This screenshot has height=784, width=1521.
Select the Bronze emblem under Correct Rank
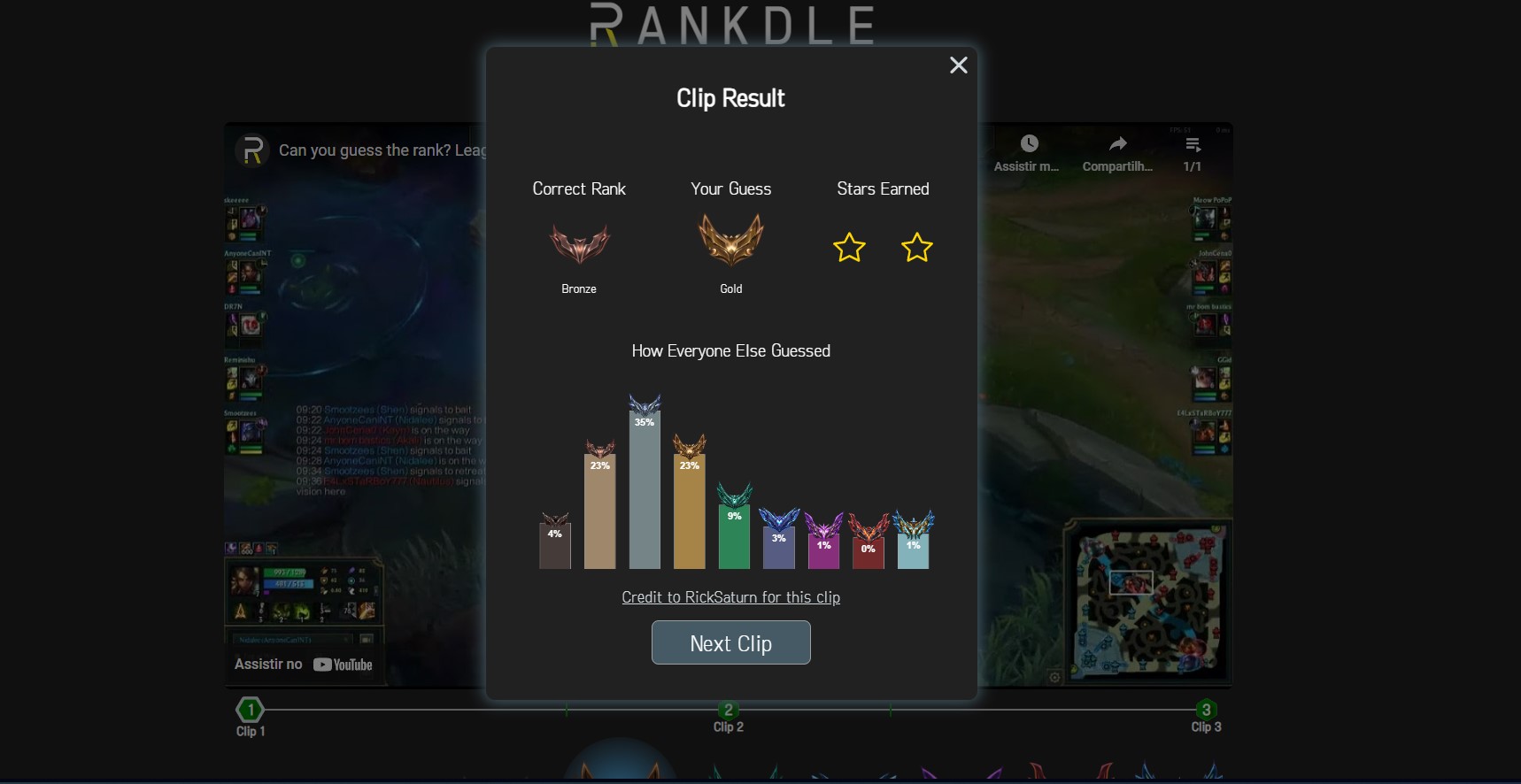[x=579, y=241]
